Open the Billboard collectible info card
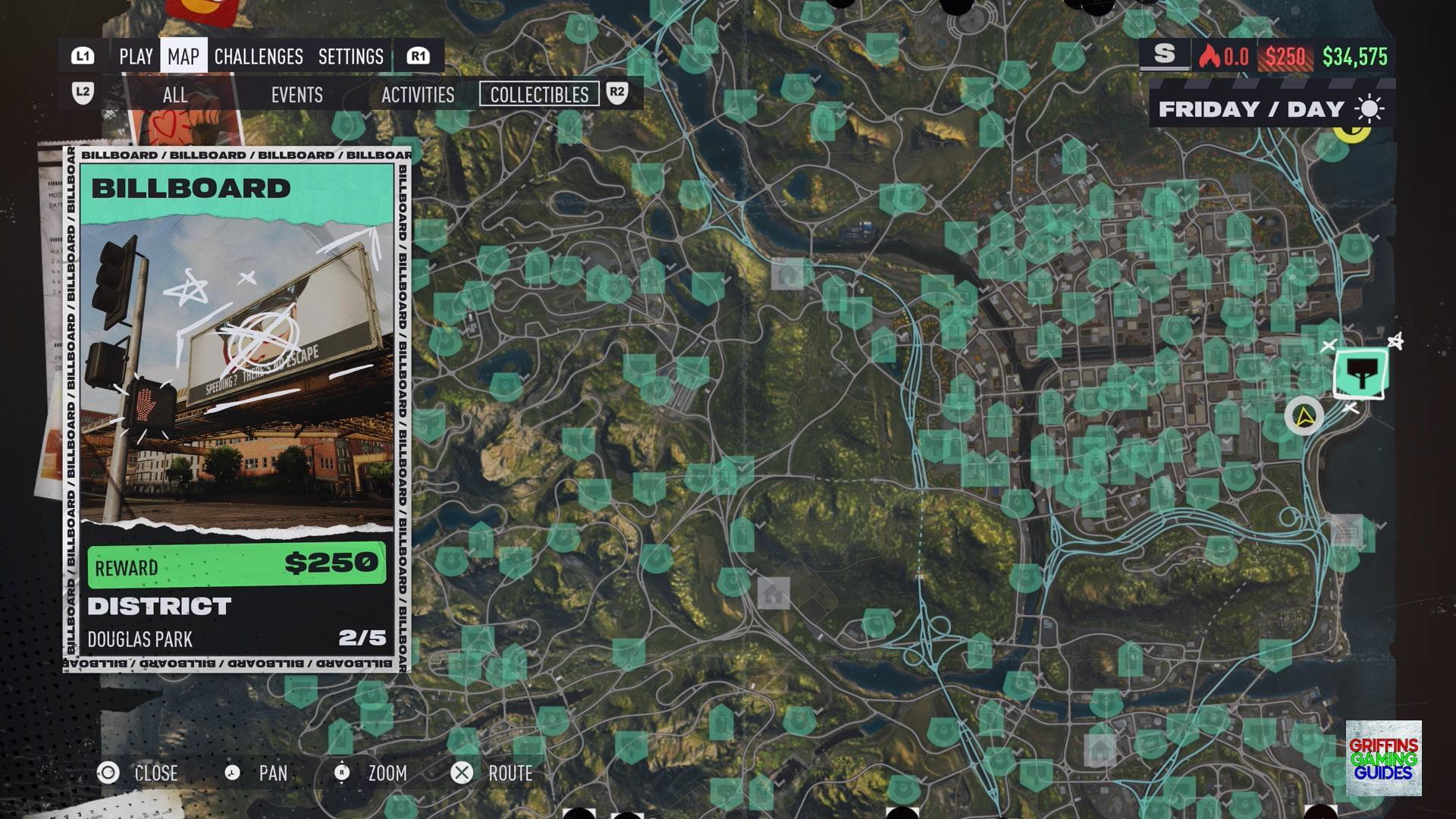1456x819 pixels. tap(237, 409)
